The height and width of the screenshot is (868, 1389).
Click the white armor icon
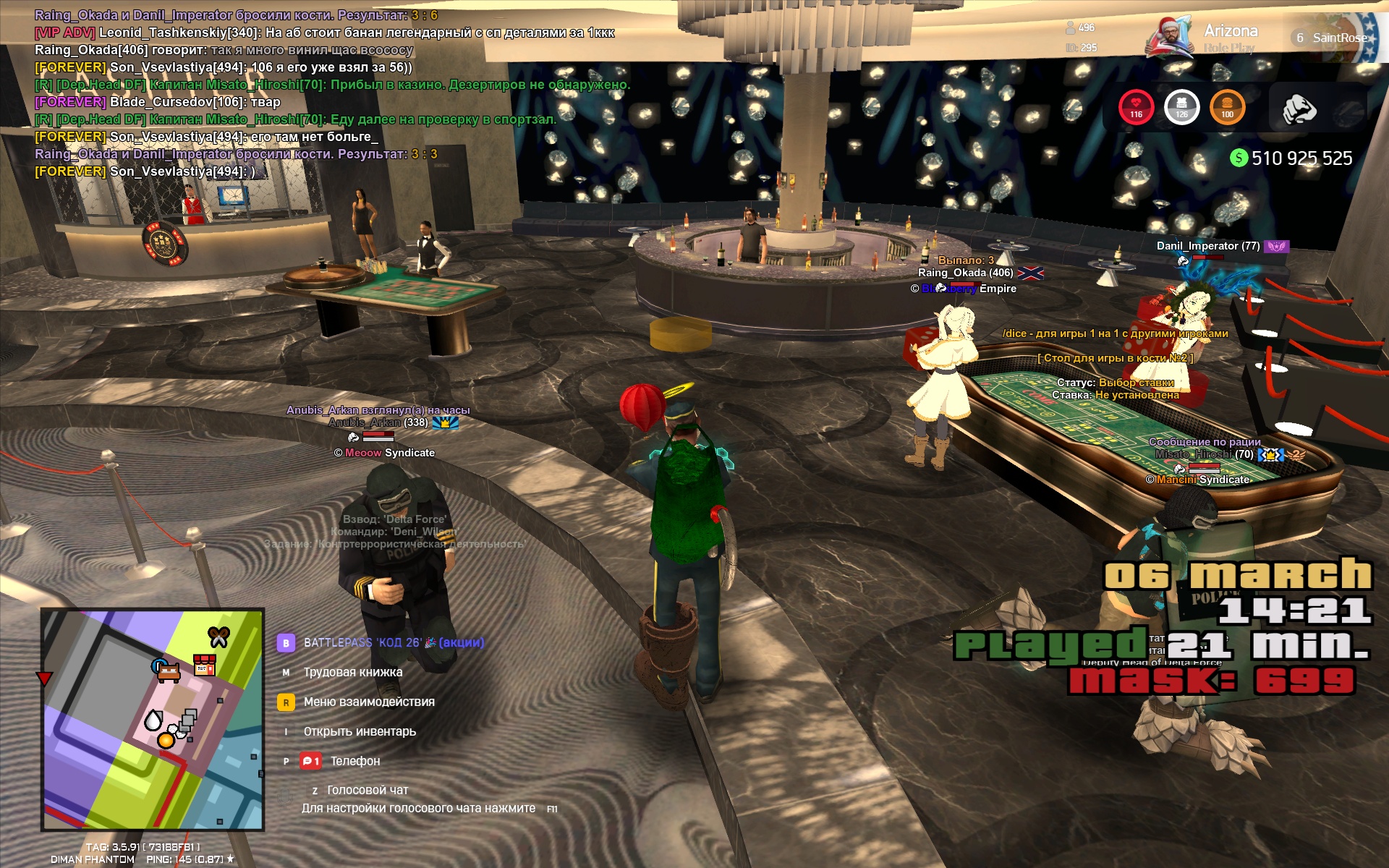pos(1181,107)
